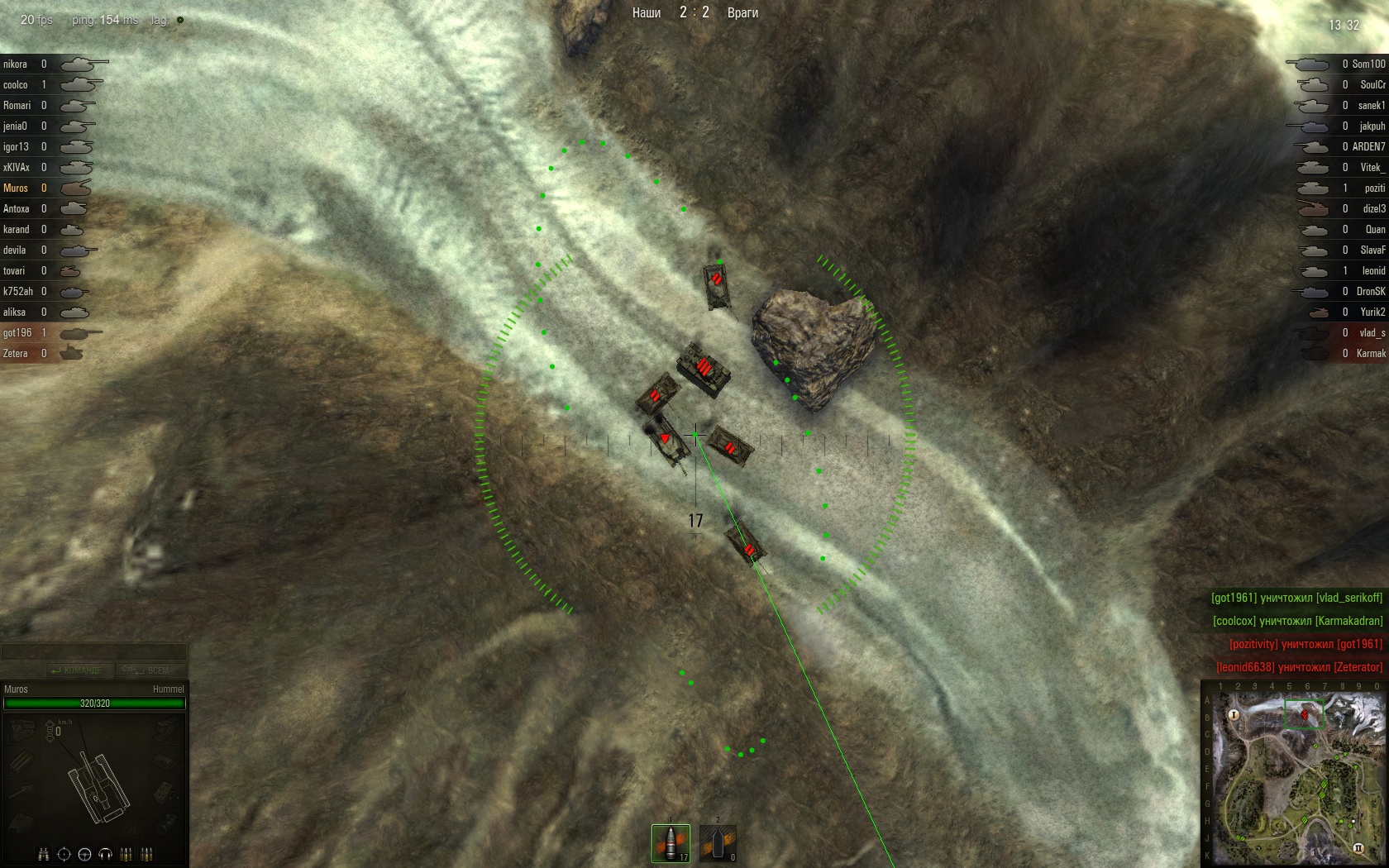Select the steering wheel driver icon
Viewport: 1389px width, 868px height.
point(84,854)
